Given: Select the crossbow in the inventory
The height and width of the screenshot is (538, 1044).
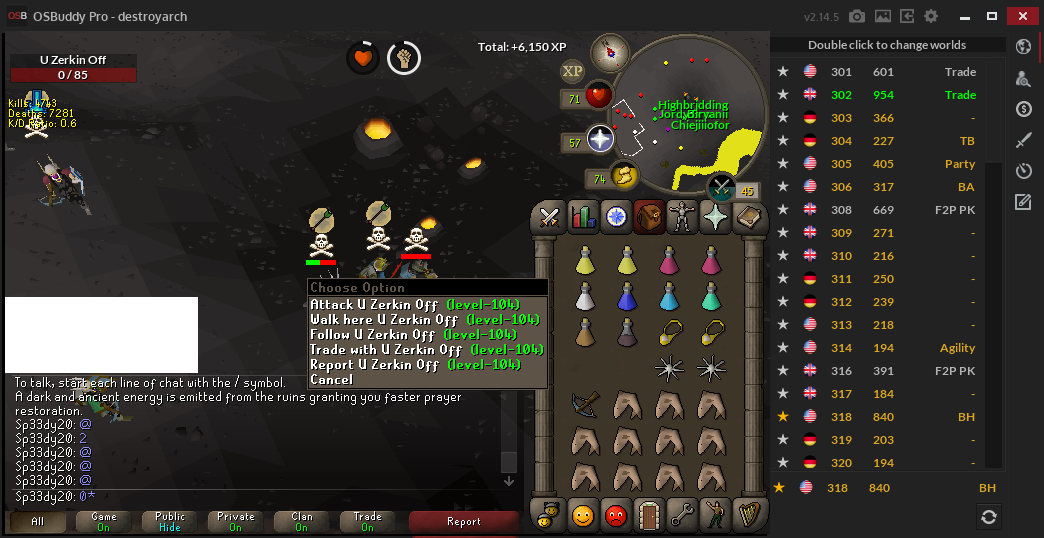Looking at the screenshot, I should tap(584, 403).
